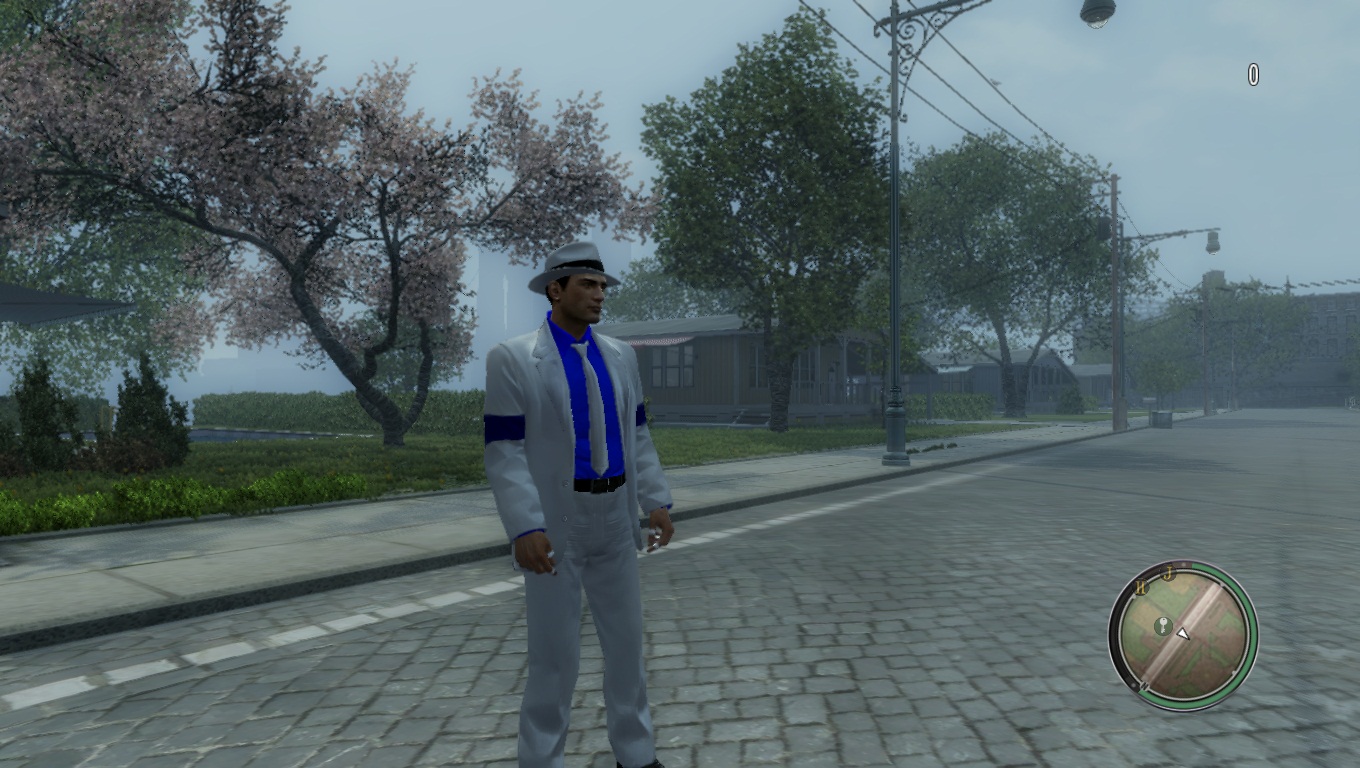Screen dimensions: 1360x768
Task: Click the N marker at the minimap bottom edge
Action: point(1146,685)
